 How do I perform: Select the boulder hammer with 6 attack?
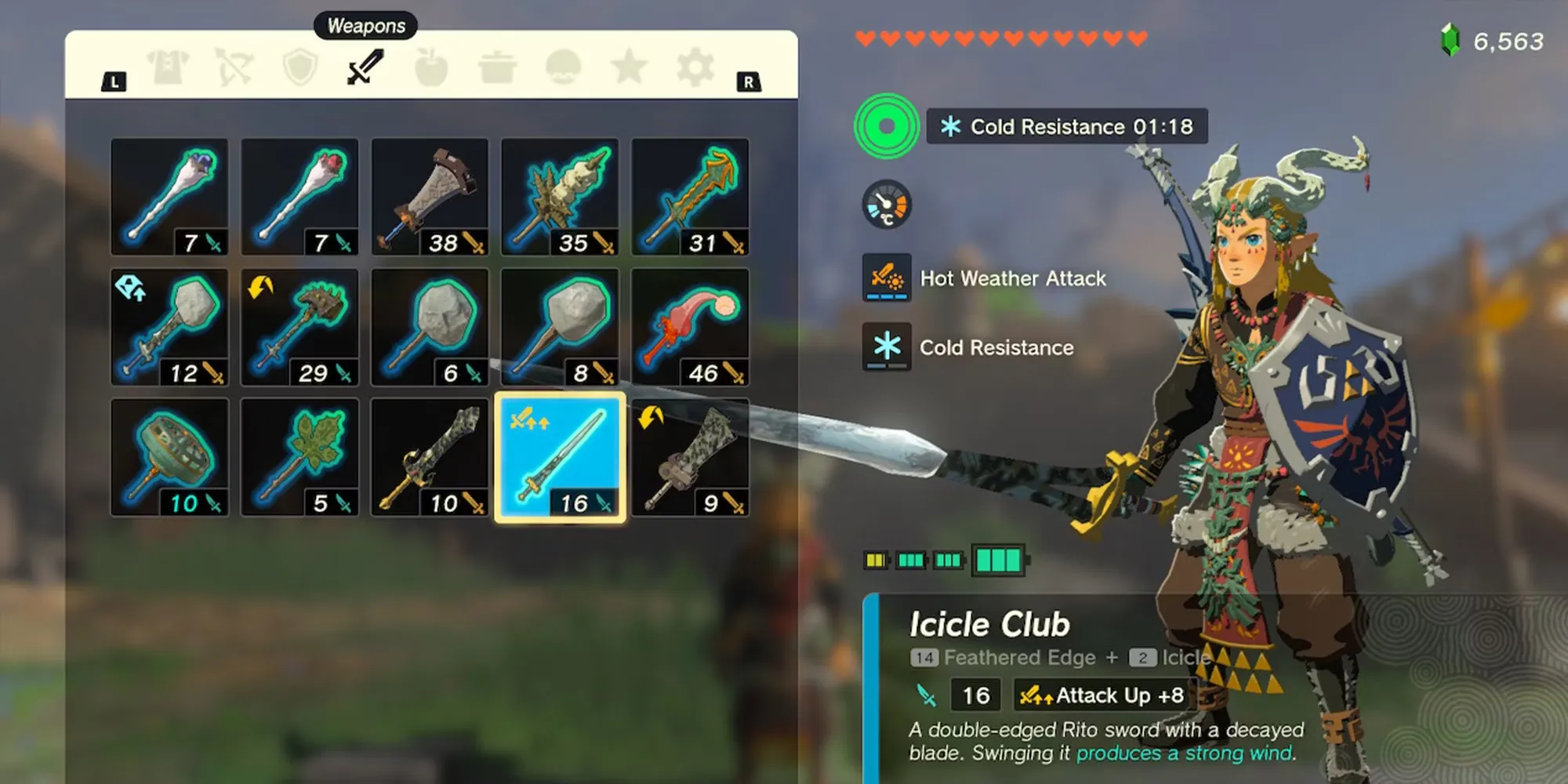430,327
